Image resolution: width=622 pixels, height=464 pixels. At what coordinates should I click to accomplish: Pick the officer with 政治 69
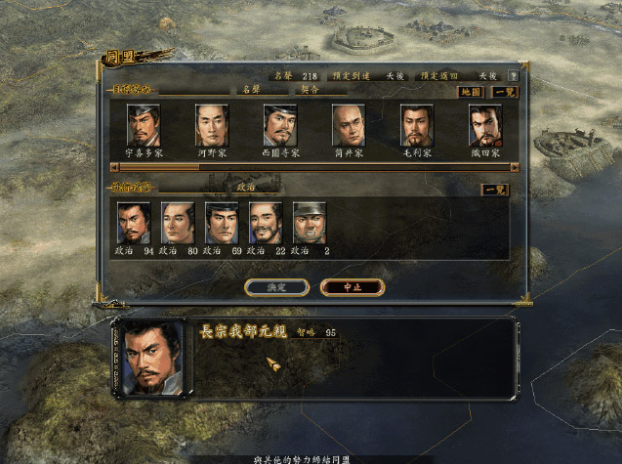pyautogui.click(x=222, y=222)
